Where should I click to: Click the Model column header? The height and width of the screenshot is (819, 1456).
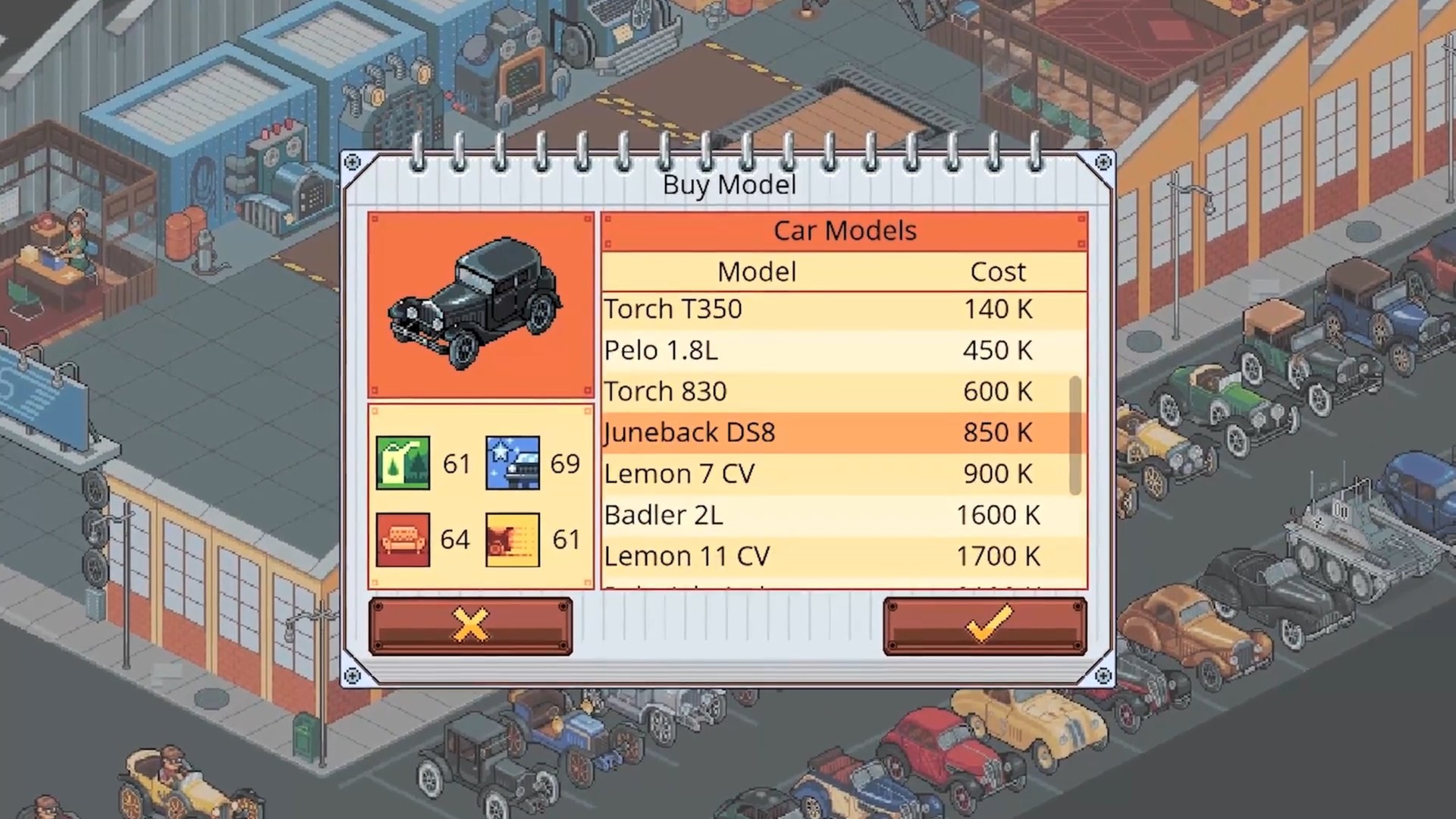point(757,271)
